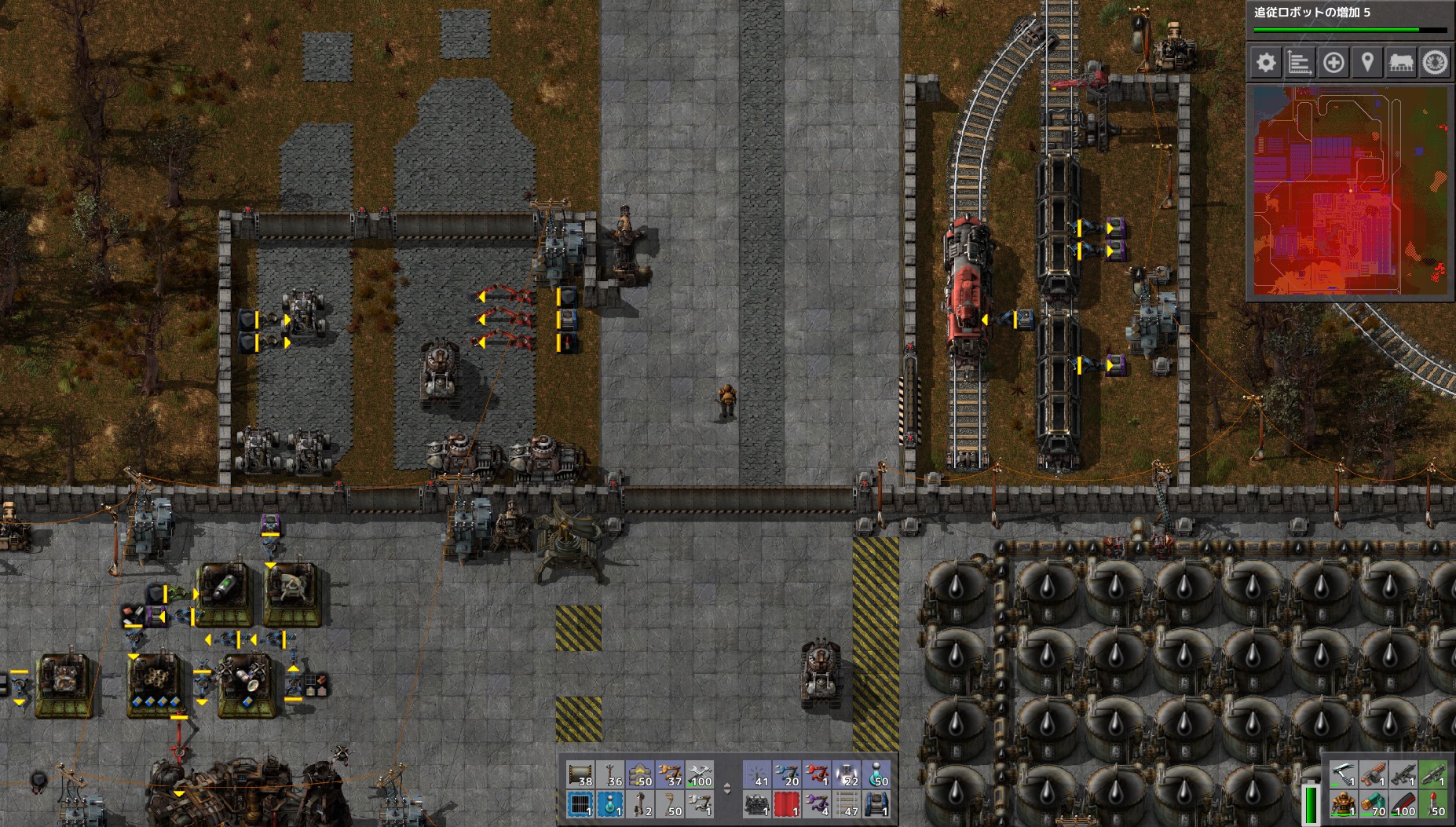Select the rocket ammo slot
This screenshot has width=1456, height=827.
pos(1433,805)
